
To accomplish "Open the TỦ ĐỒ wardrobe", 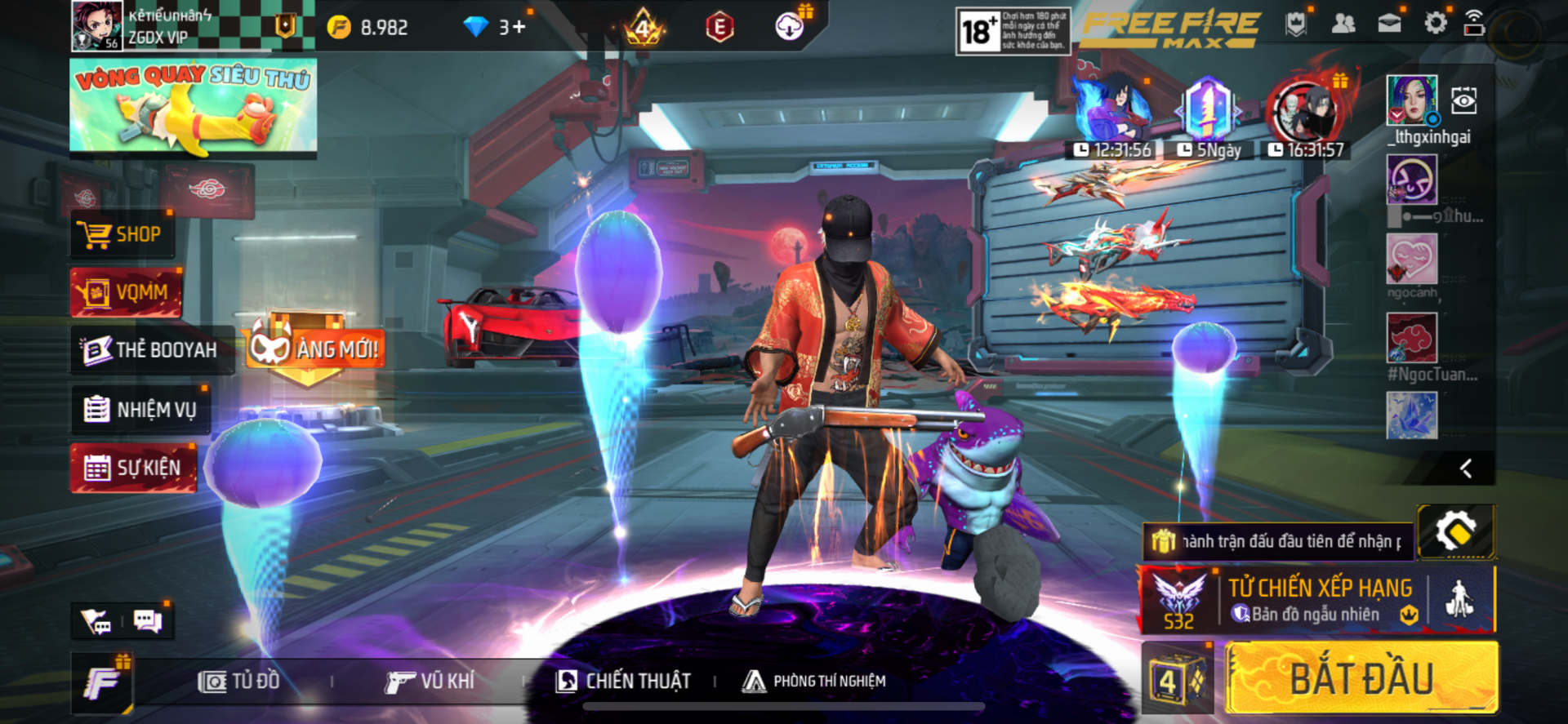I will [238, 681].
